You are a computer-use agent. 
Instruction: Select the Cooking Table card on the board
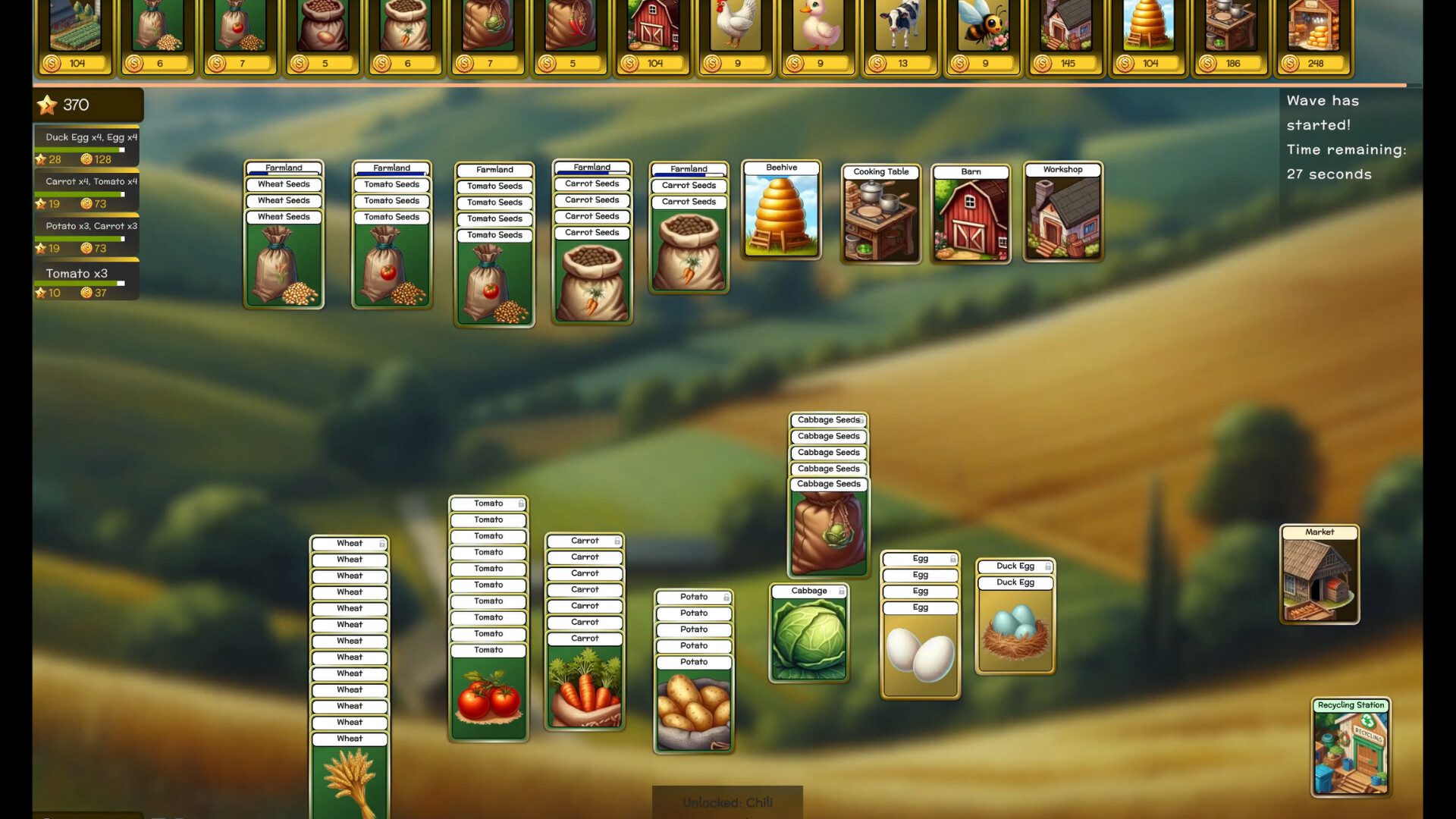click(x=880, y=216)
